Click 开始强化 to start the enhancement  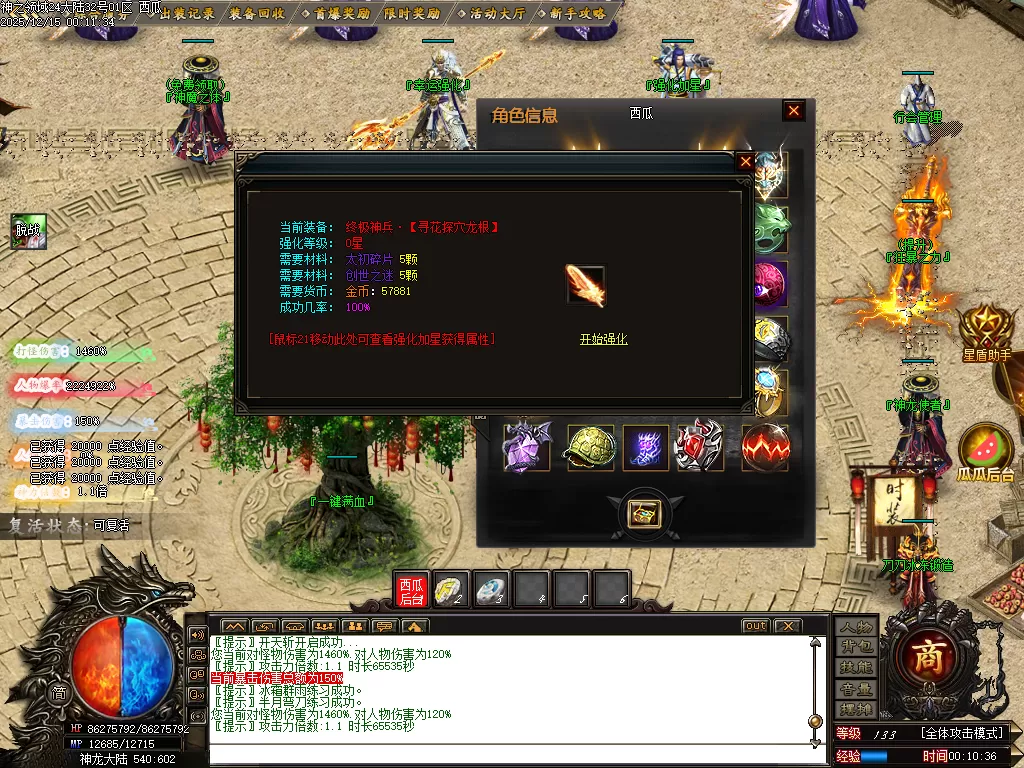(x=603, y=340)
